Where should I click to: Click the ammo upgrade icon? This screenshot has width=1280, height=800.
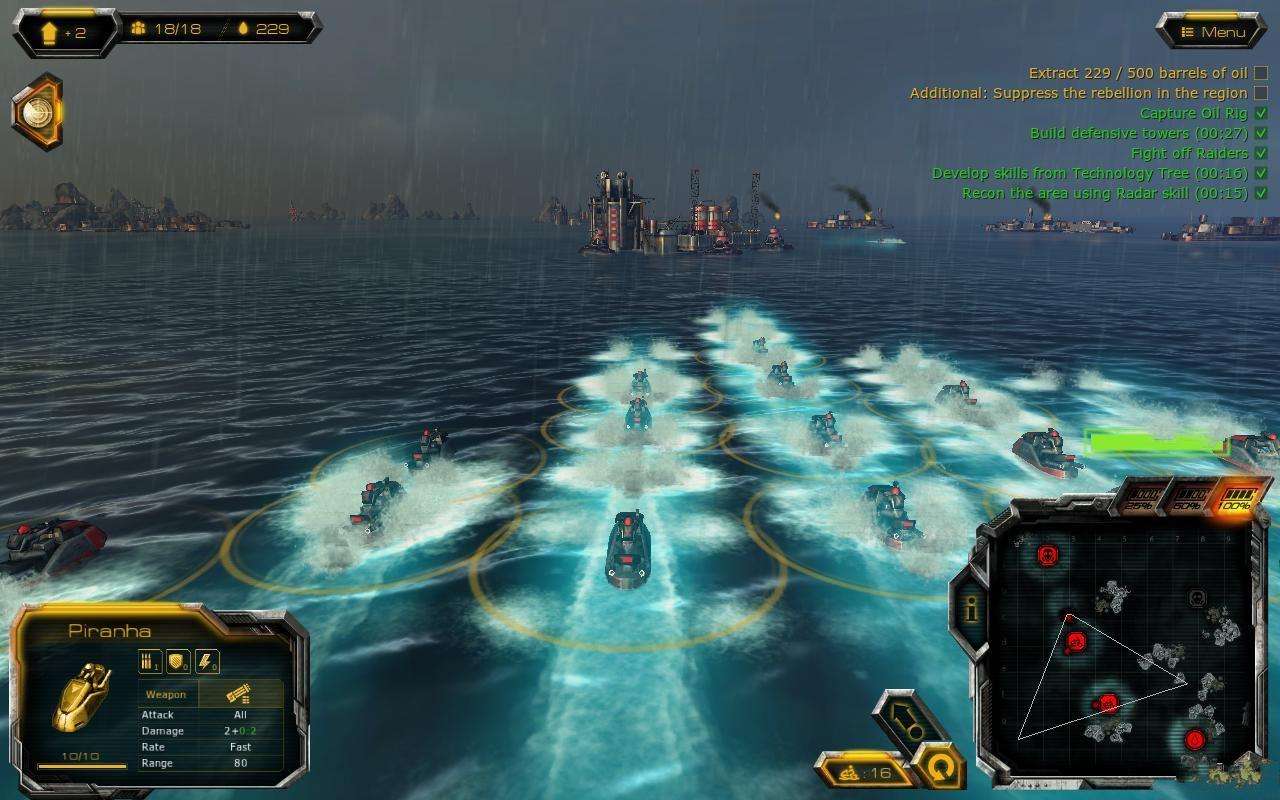pyautogui.click(x=150, y=661)
